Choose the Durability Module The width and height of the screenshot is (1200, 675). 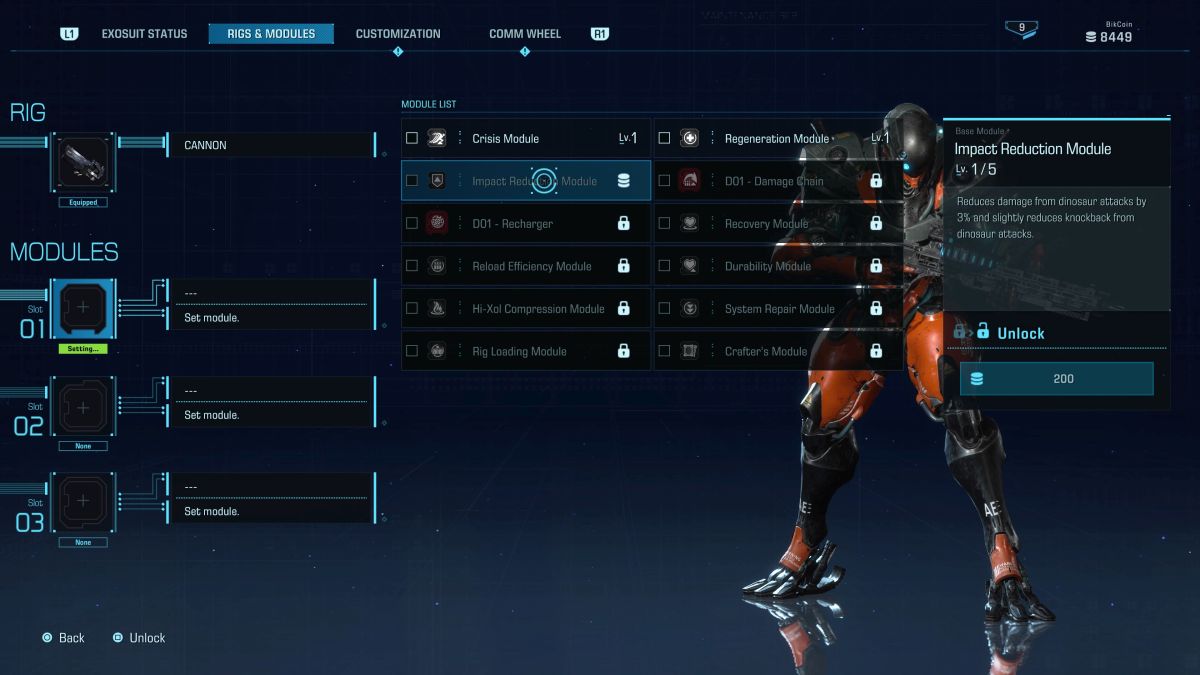[x=777, y=266]
